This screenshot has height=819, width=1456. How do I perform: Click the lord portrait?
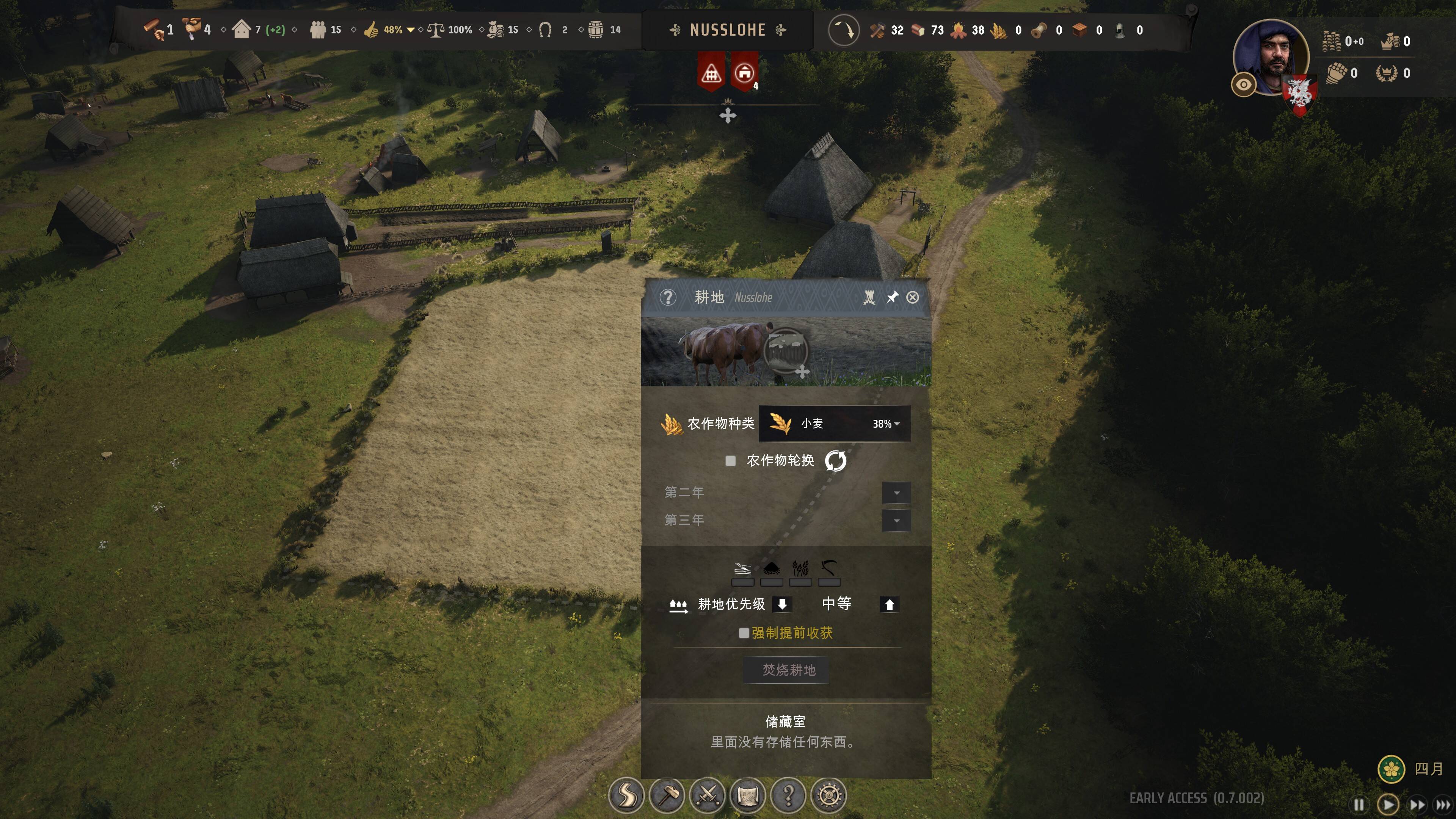pyautogui.click(x=1271, y=56)
